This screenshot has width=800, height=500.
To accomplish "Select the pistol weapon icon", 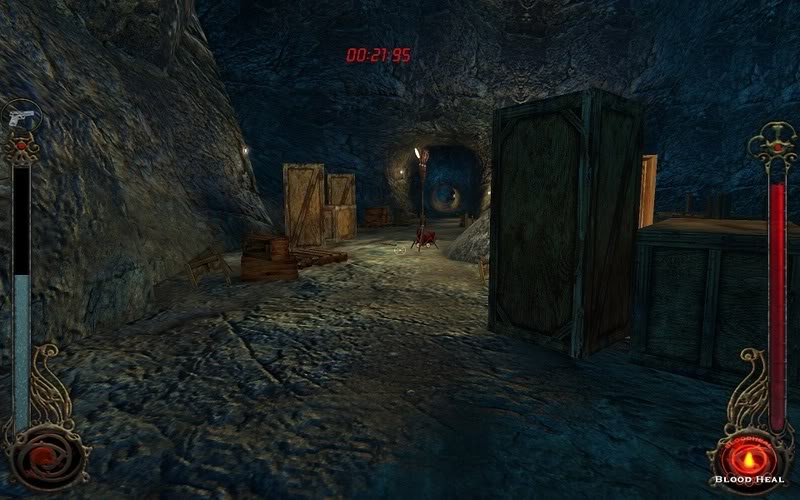I will 20,116.
